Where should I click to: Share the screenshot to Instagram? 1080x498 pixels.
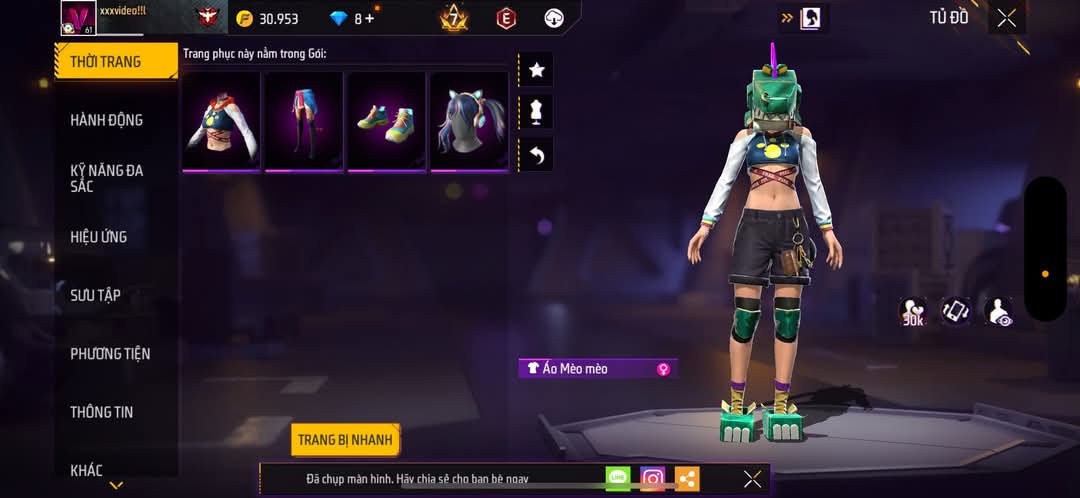653,479
